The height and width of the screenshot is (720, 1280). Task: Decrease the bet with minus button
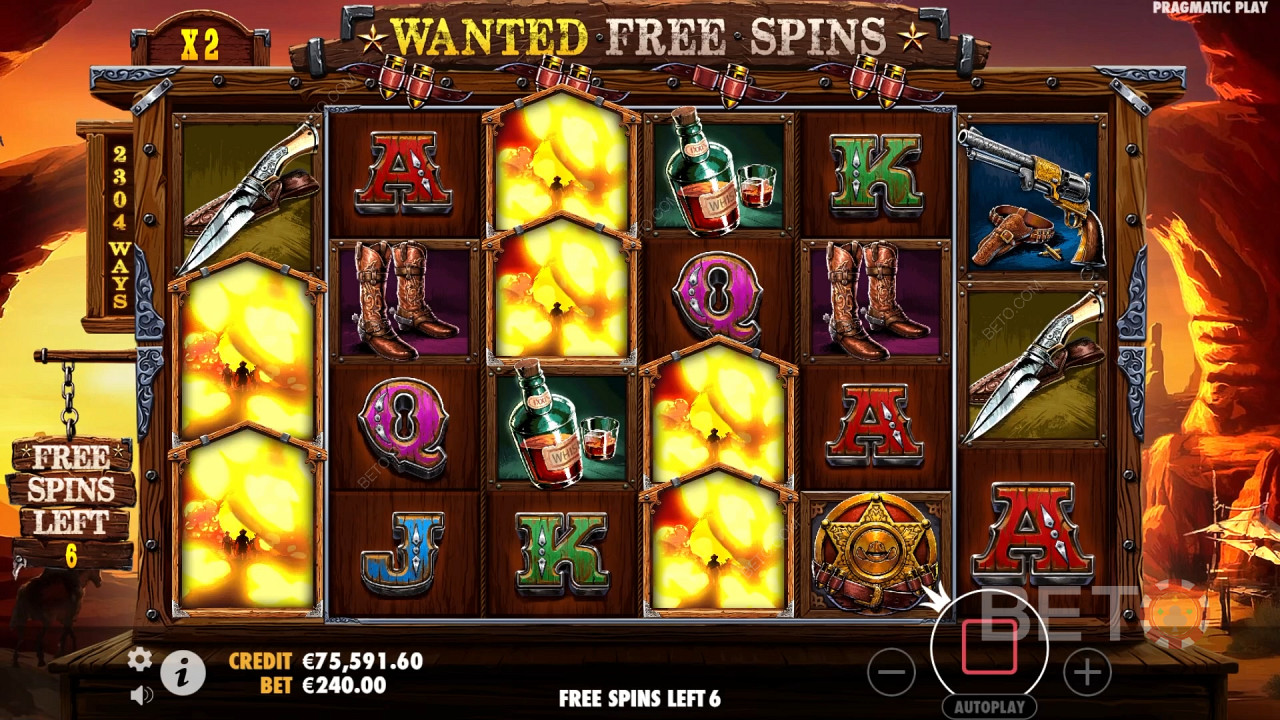tap(891, 673)
